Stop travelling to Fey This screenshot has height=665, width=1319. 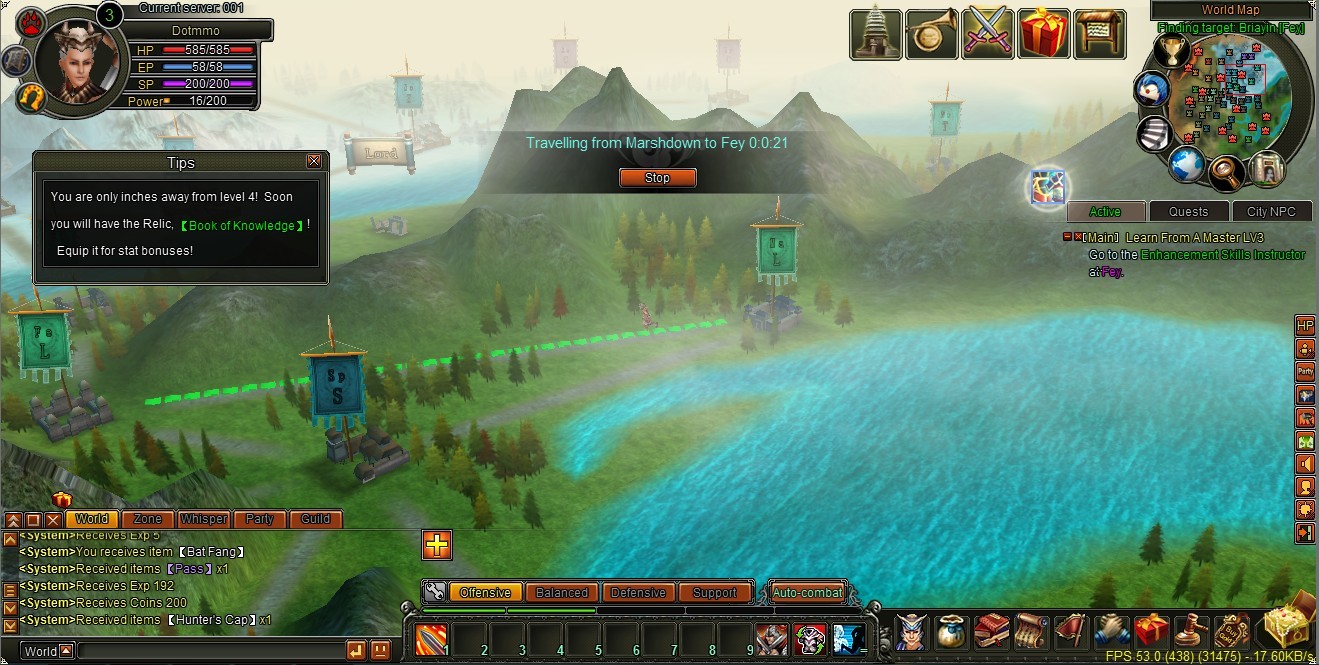pyautogui.click(x=657, y=178)
